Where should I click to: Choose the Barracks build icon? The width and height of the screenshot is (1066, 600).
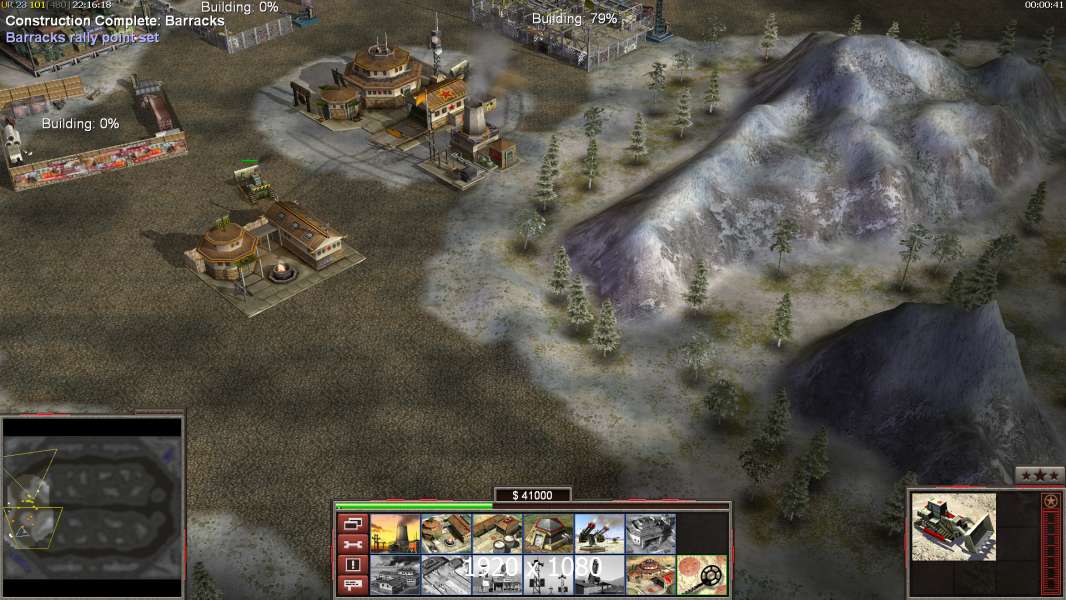(x=446, y=533)
